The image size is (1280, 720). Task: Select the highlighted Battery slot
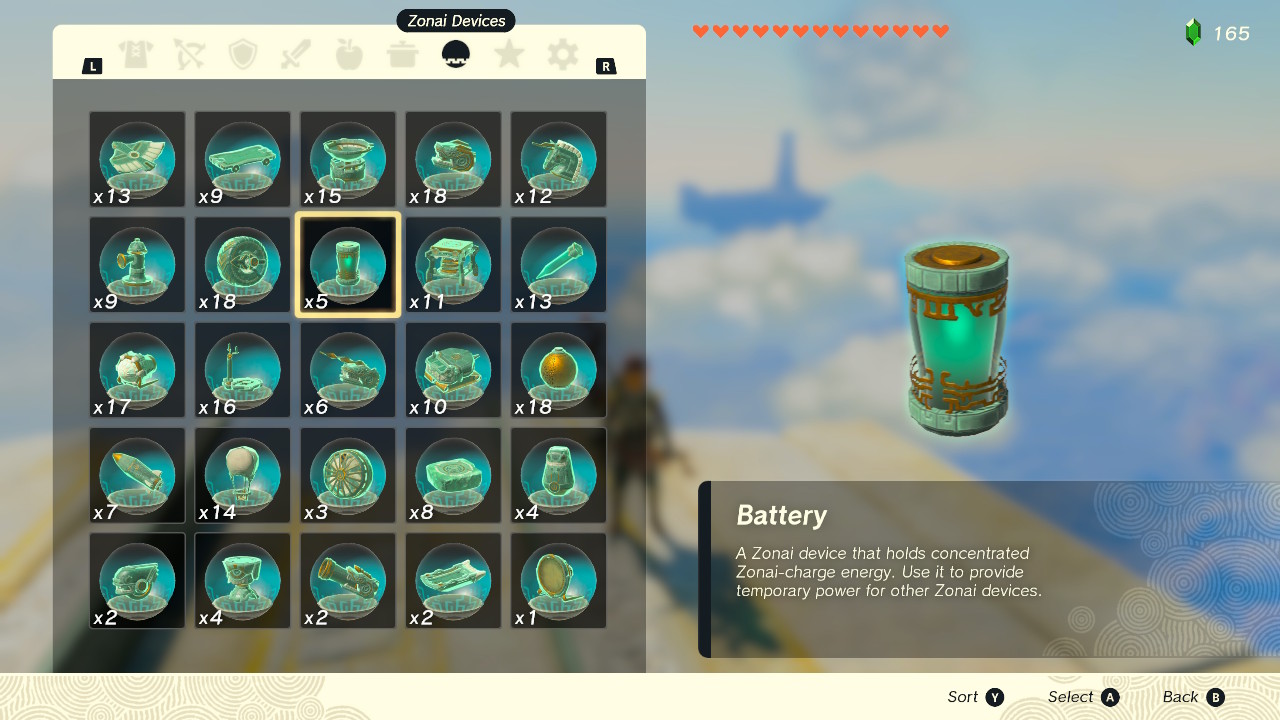(348, 265)
